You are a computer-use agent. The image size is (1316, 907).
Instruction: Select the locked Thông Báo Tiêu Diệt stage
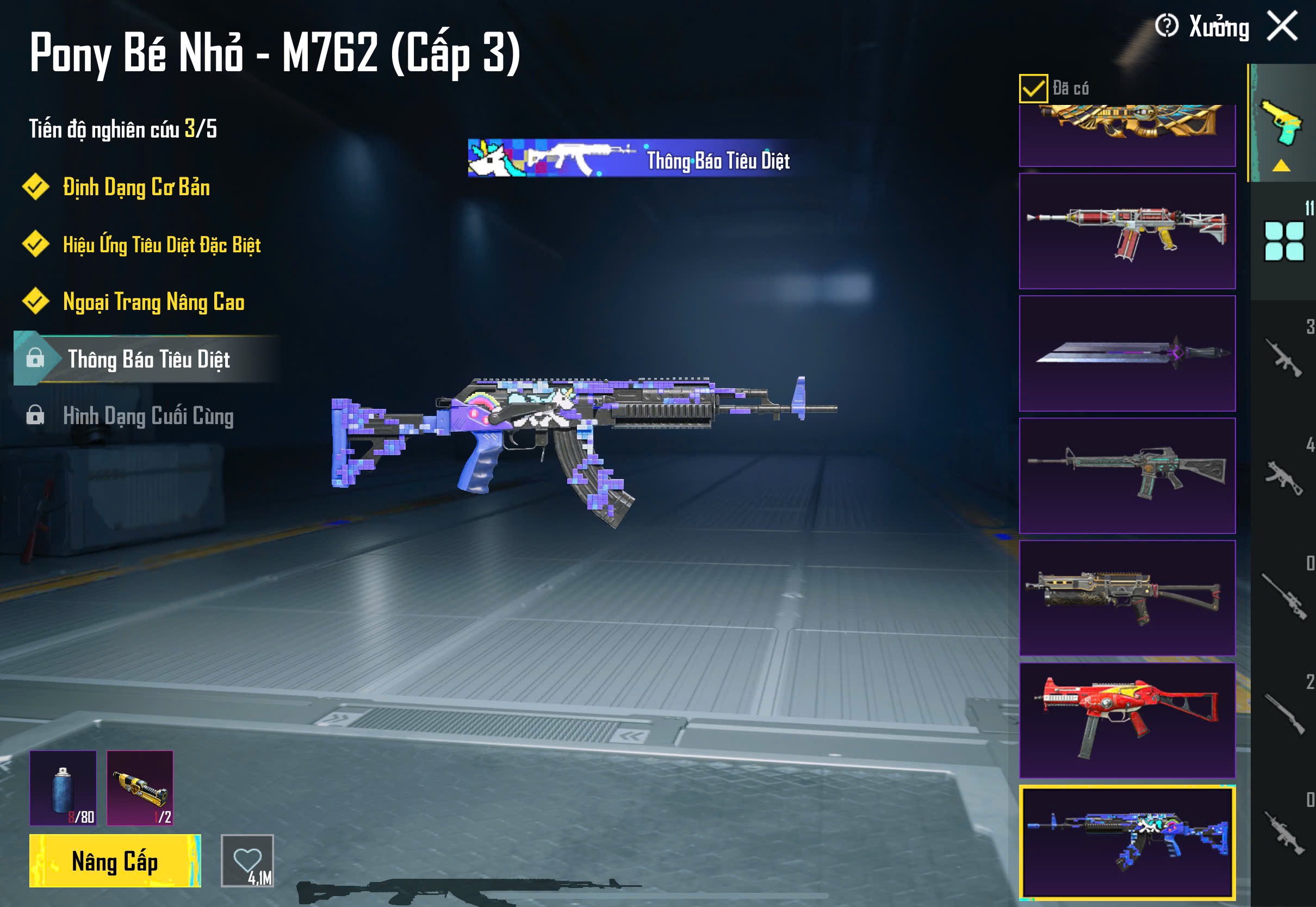click(148, 359)
